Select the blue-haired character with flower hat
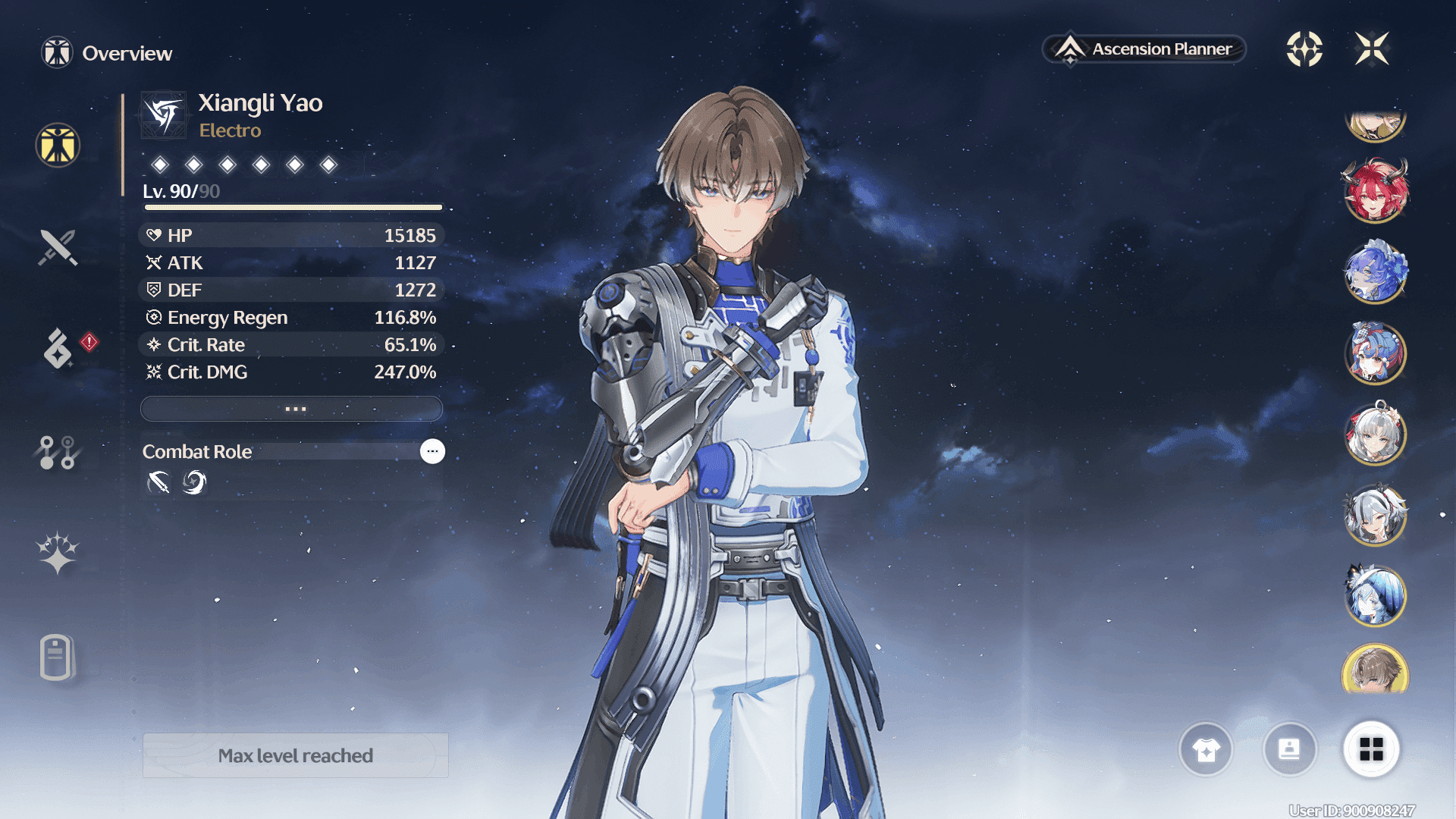 (x=1375, y=271)
